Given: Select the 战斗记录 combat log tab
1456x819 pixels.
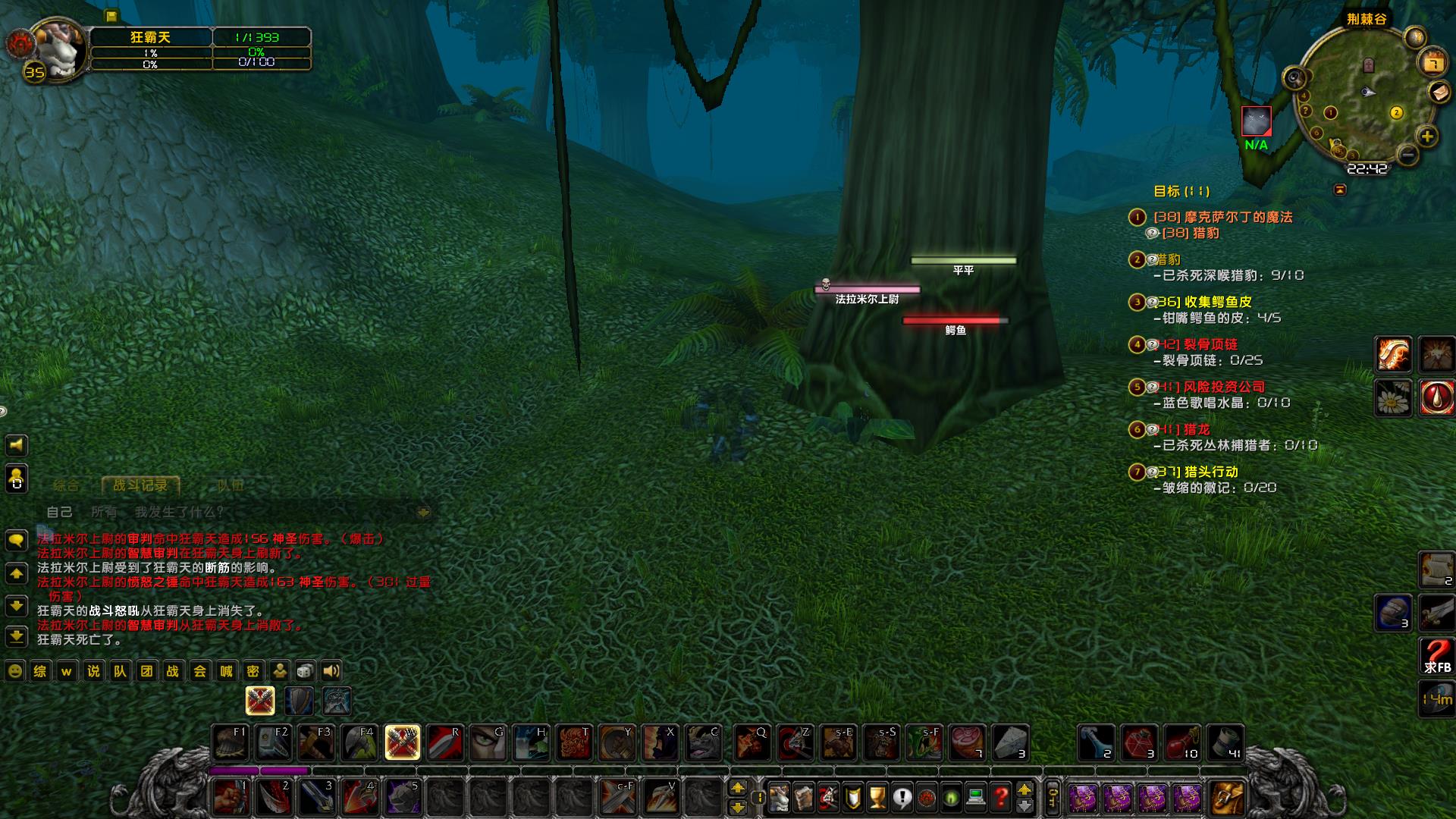Looking at the screenshot, I should 140,485.
